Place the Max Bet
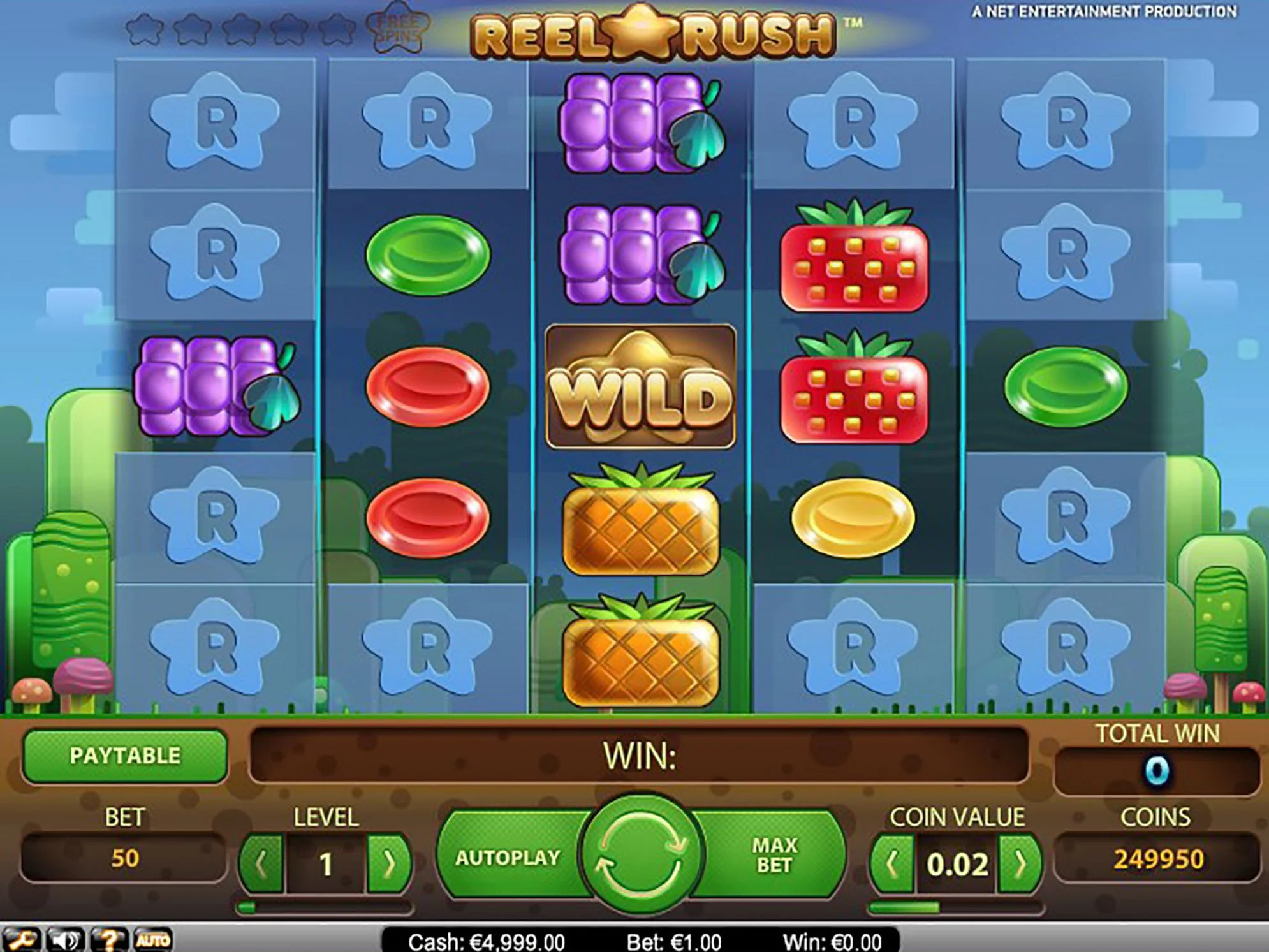This screenshot has width=1269, height=952. point(774,856)
